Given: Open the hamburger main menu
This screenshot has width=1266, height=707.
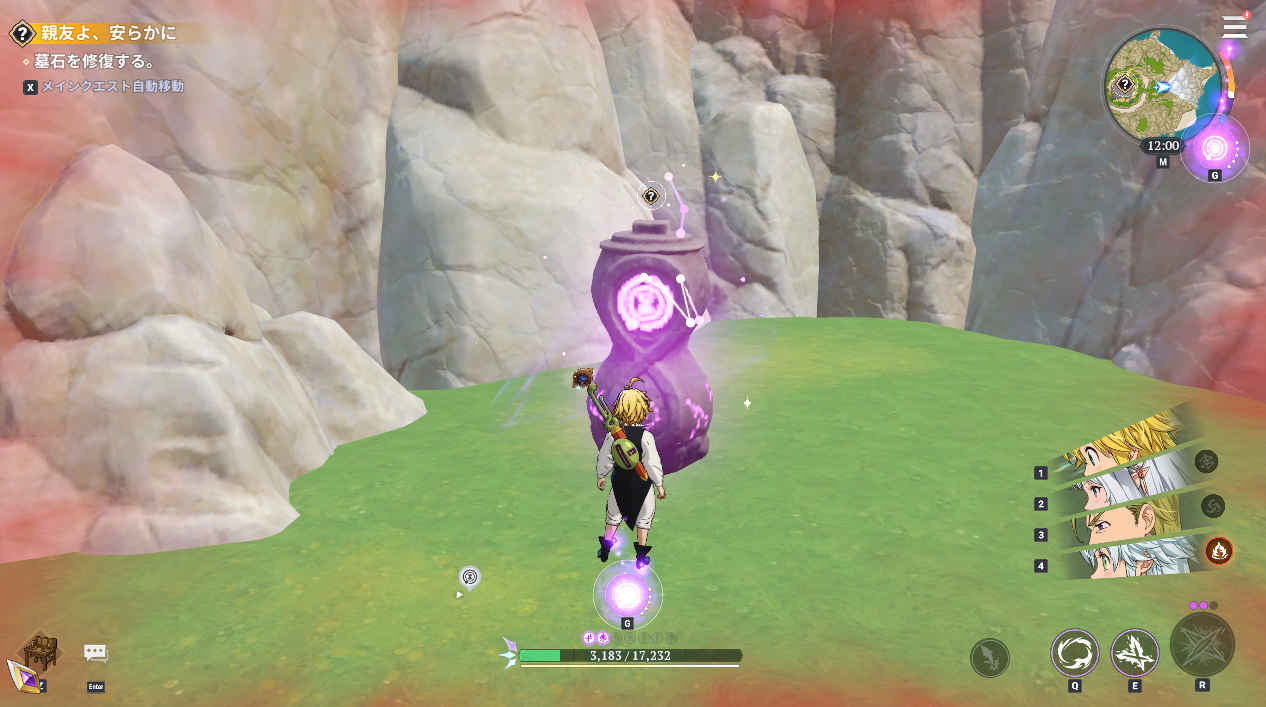Looking at the screenshot, I should (1234, 27).
